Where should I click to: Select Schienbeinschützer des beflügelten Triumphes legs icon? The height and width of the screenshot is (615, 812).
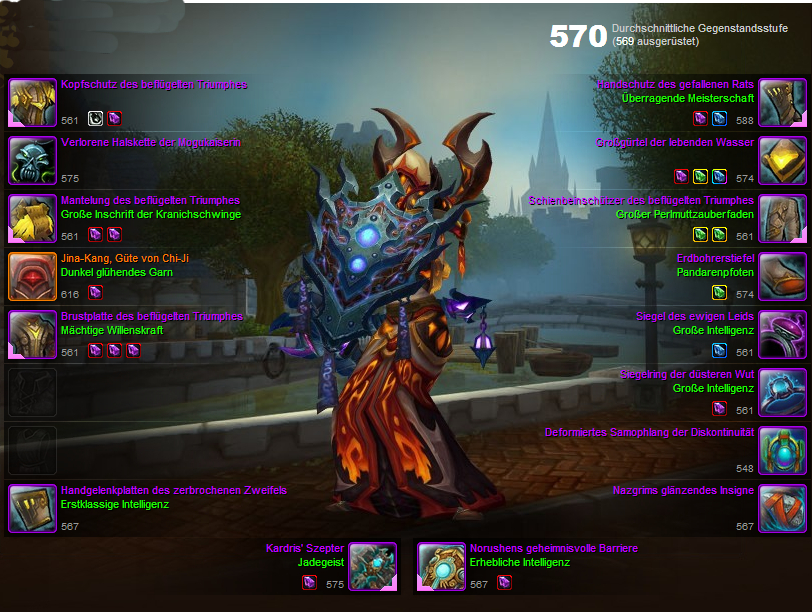click(x=783, y=218)
